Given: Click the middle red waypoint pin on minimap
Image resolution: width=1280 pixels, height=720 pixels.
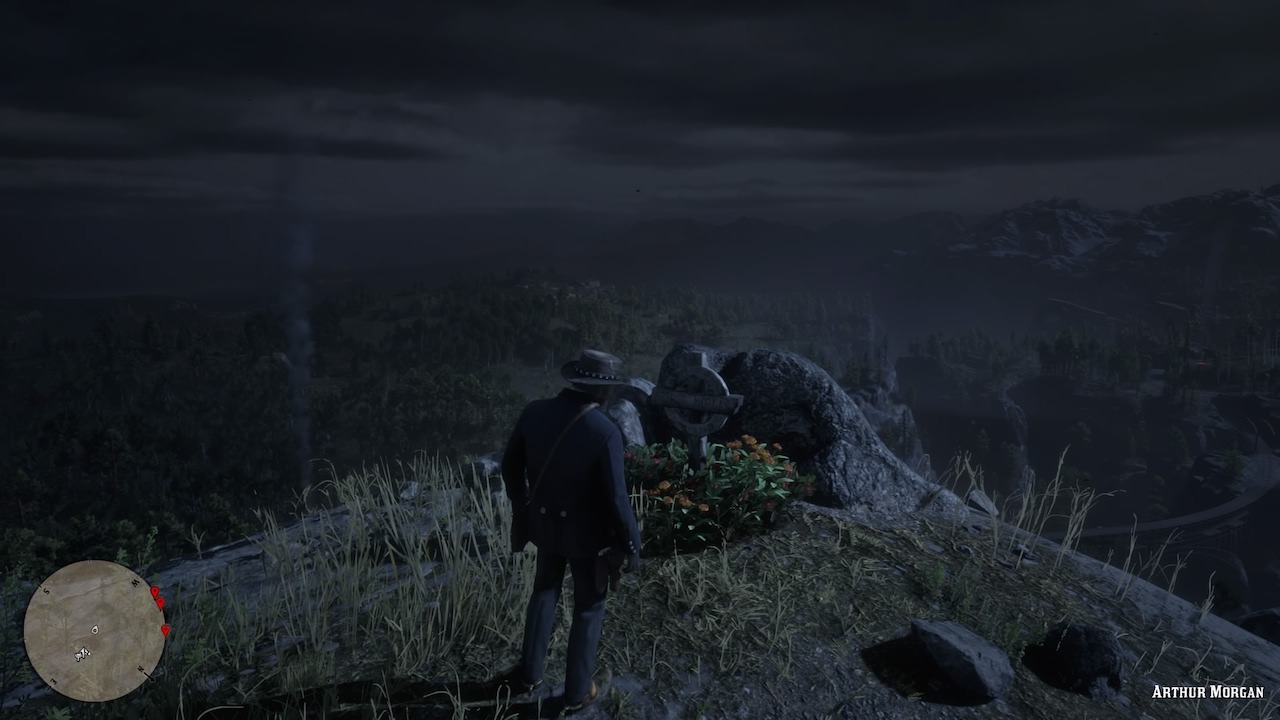Looking at the screenshot, I should coord(161,603).
